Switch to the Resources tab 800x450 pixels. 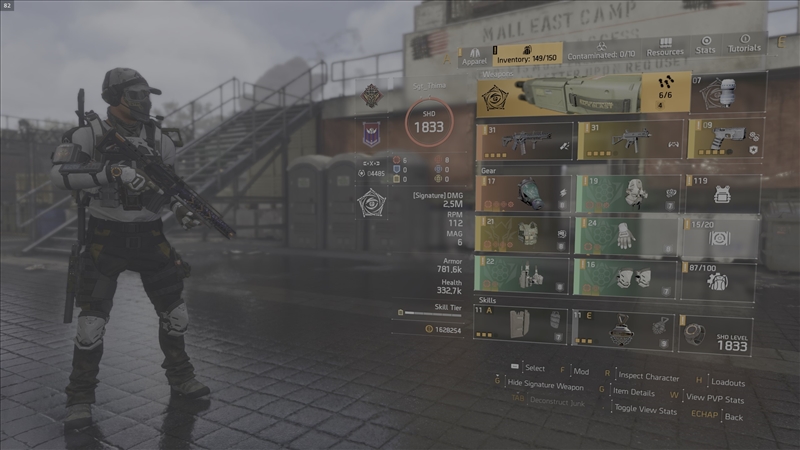coord(665,48)
